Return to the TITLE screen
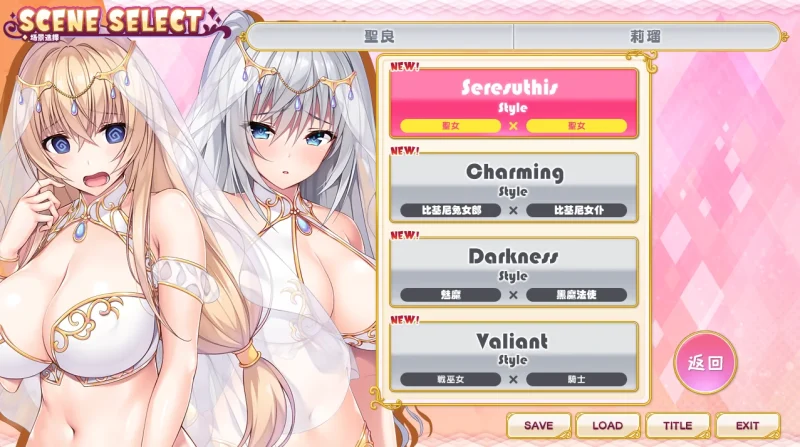This screenshot has height=447, width=800. point(677,425)
